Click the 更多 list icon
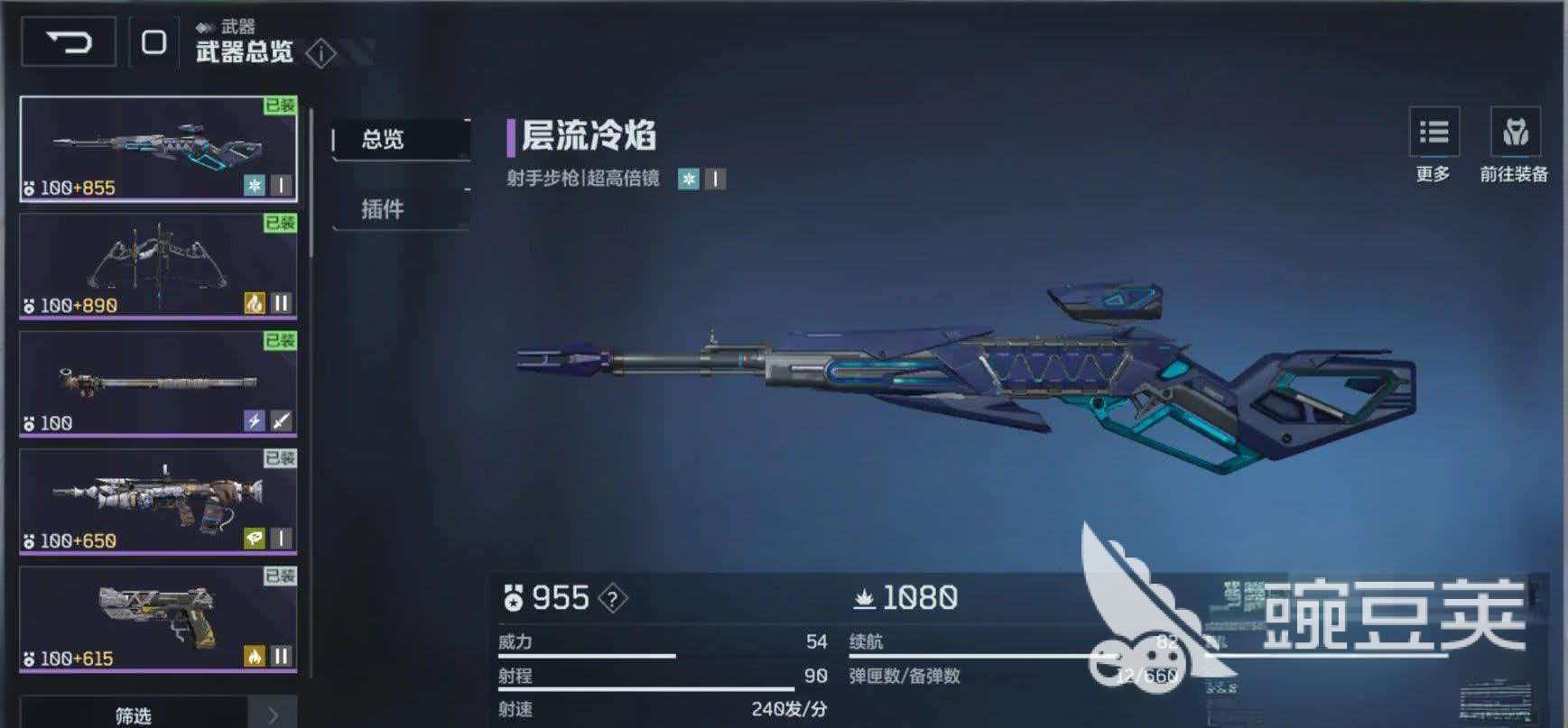 [x=1433, y=134]
